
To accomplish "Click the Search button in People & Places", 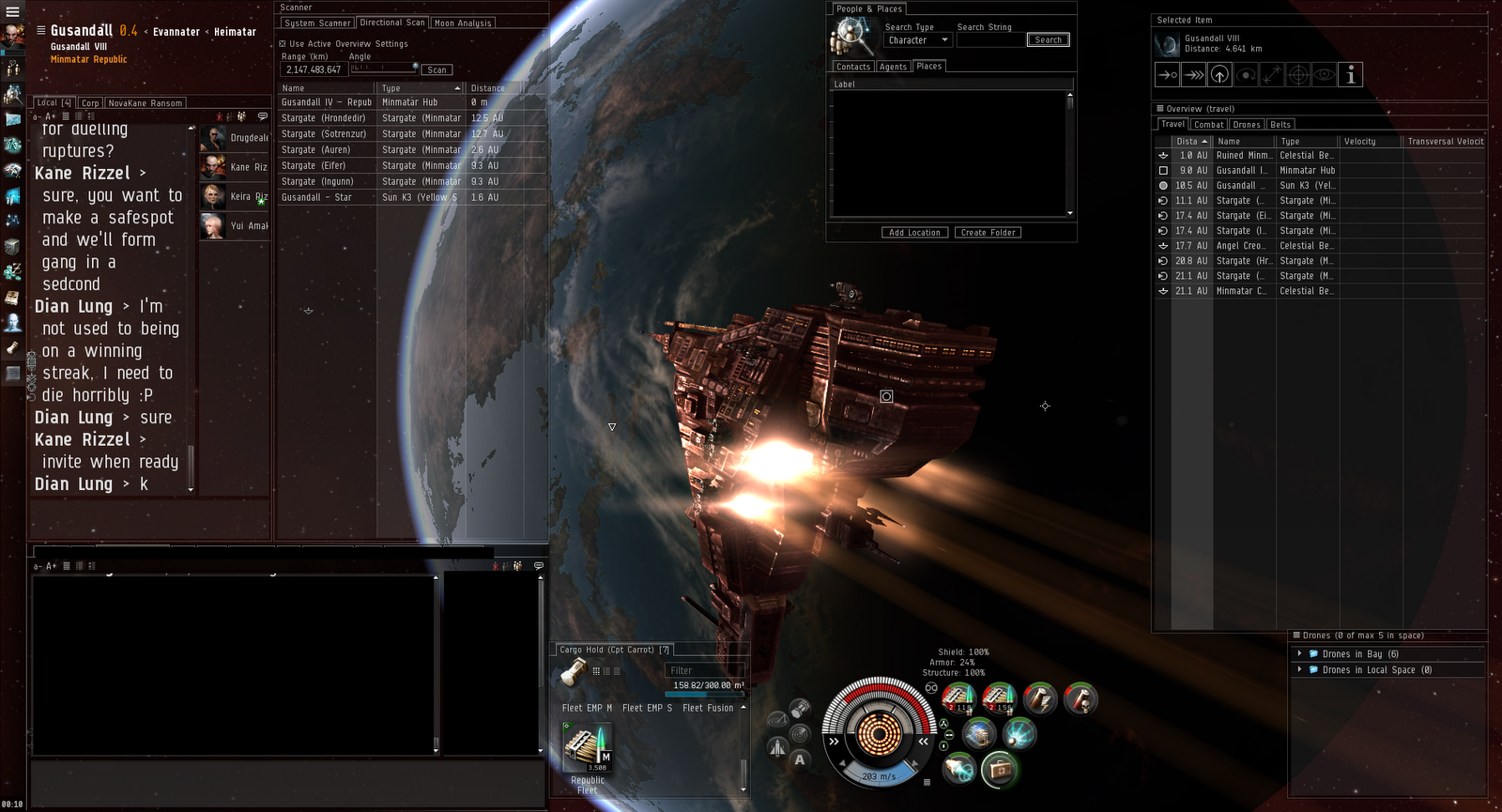I will pyautogui.click(x=1048, y=40).
